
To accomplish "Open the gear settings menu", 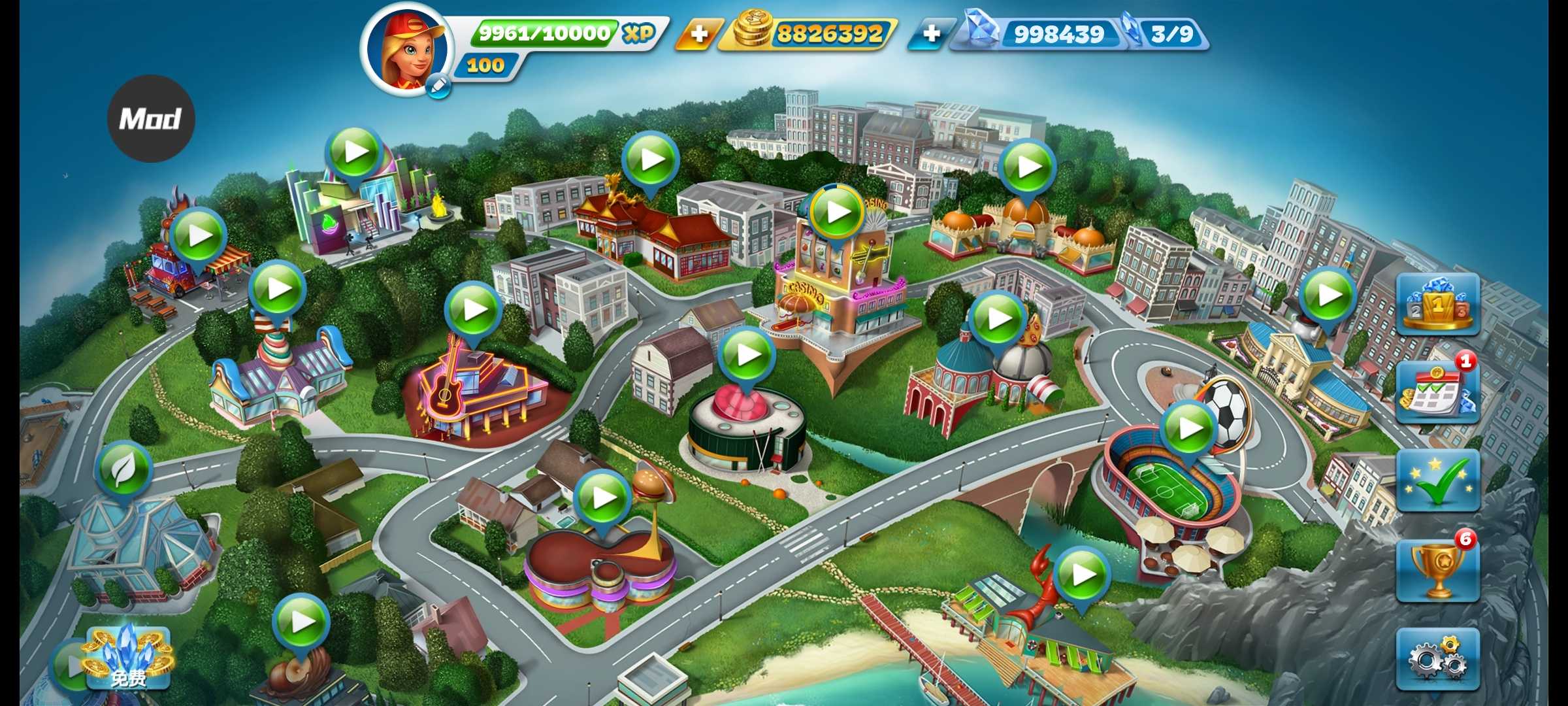I will tap(1437, 659).
